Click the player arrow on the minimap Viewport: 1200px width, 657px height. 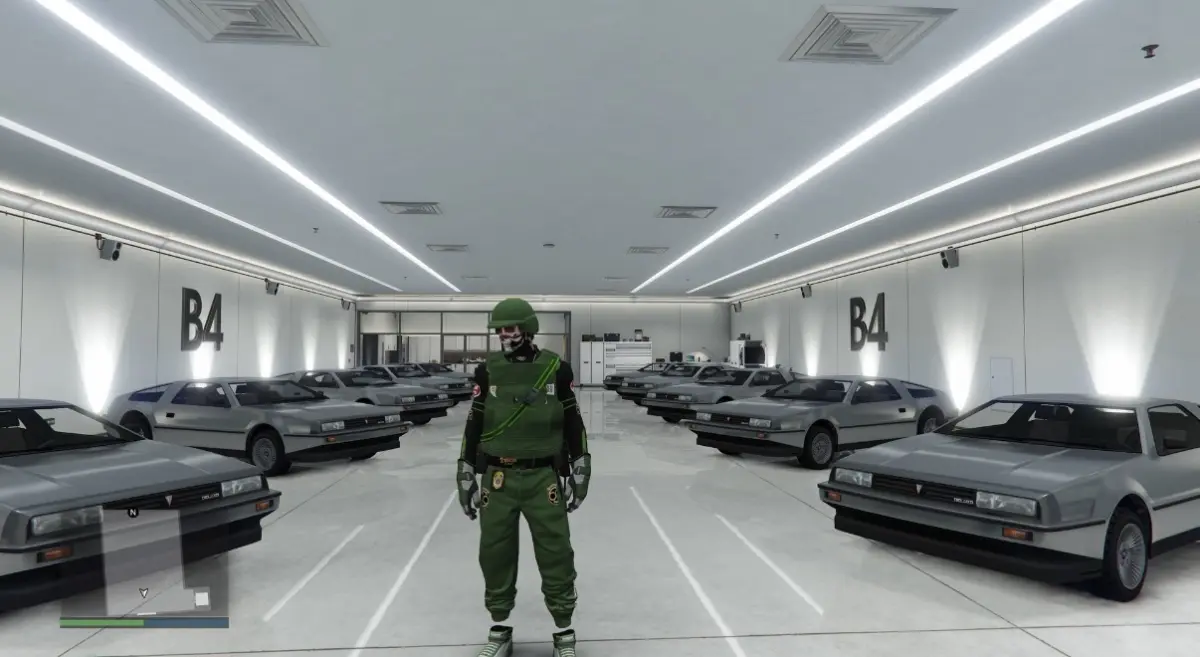pyautogui.click(x=143, y=591)
